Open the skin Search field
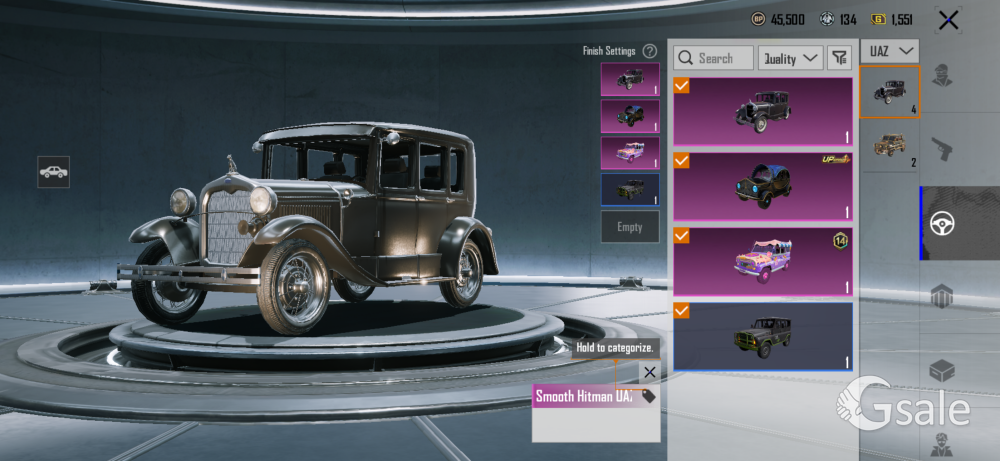The height and width of the screenshot is (461, 1000). point(714,58)
